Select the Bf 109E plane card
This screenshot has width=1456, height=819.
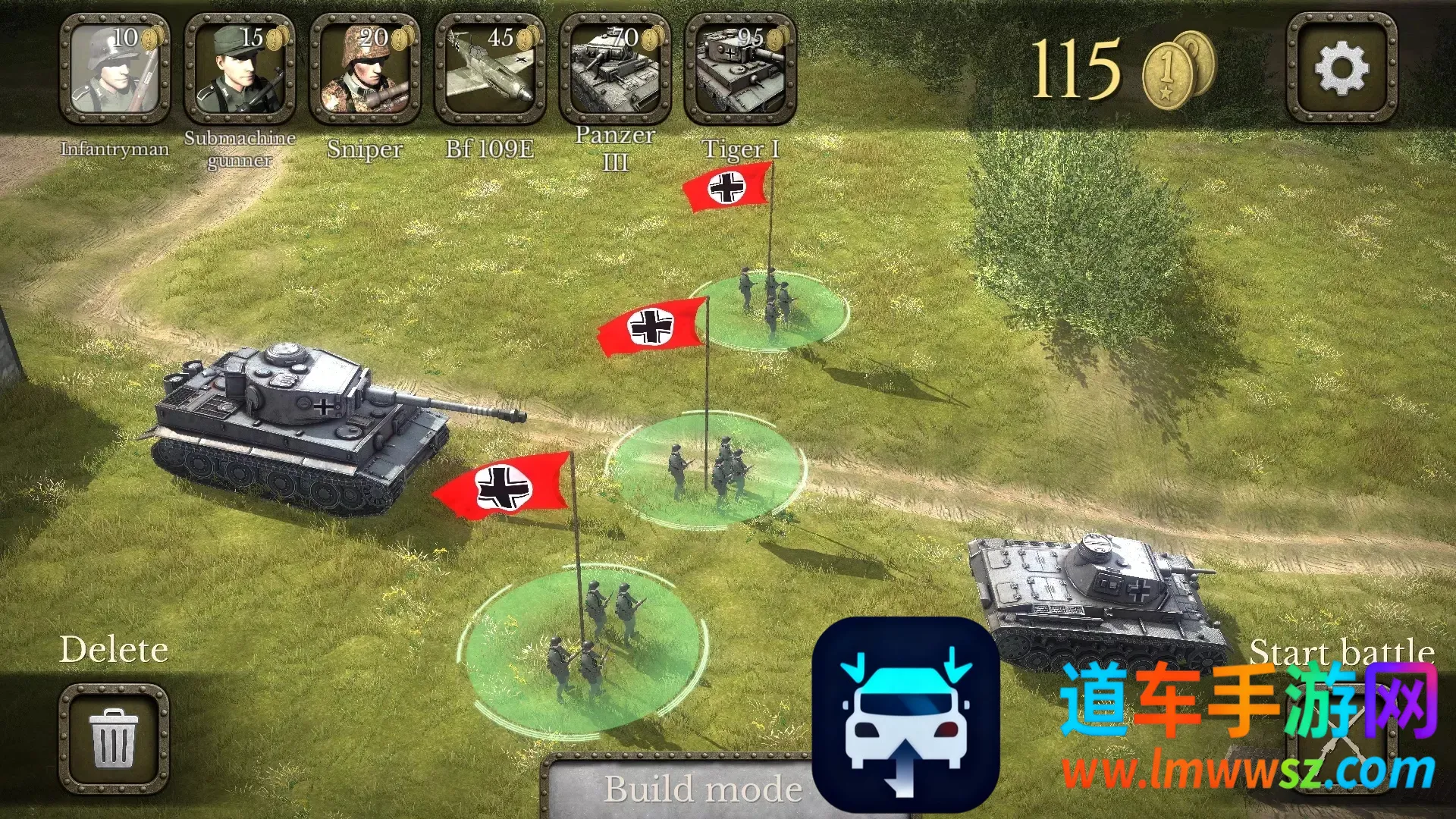coord(490,70)
